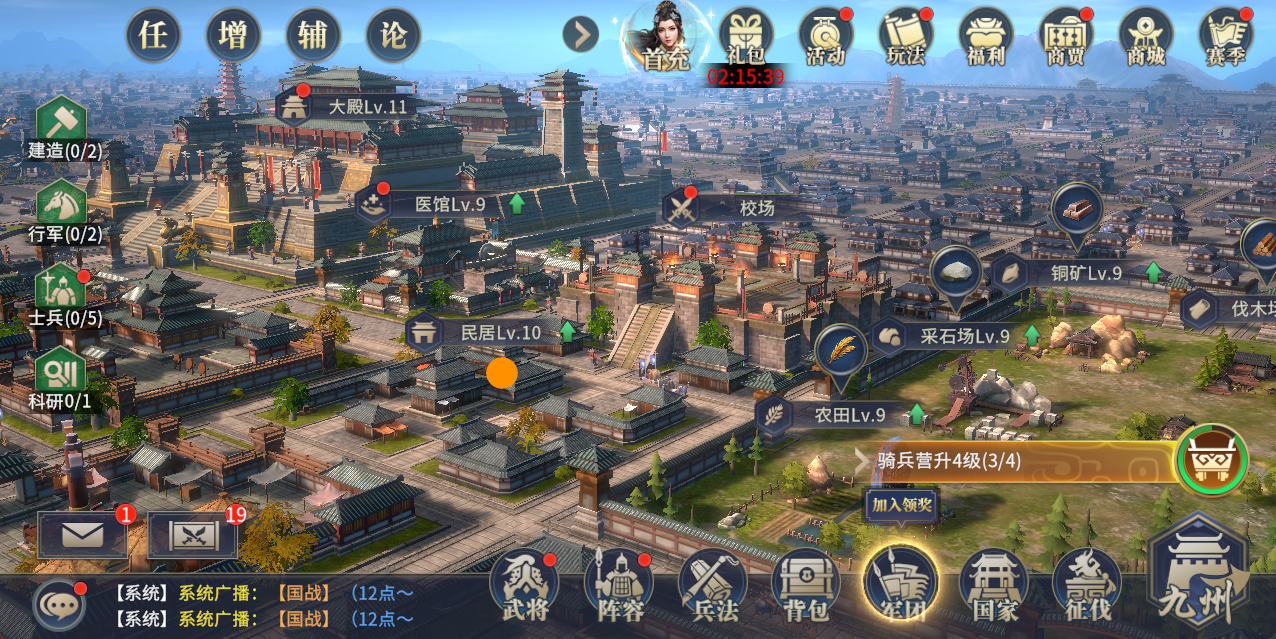The image size is (1276, 639).
Task: Expand the top menu arrow
Action: click(x=580, y=35)
